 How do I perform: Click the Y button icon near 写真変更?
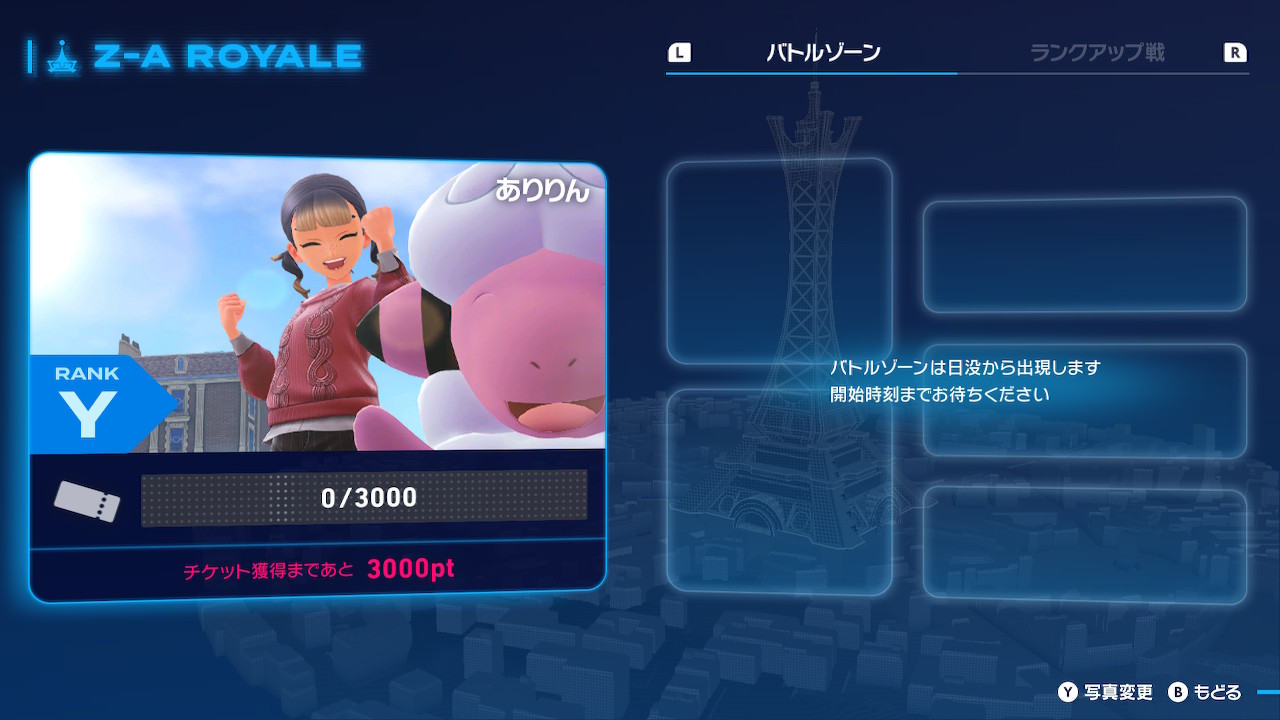1068,691
